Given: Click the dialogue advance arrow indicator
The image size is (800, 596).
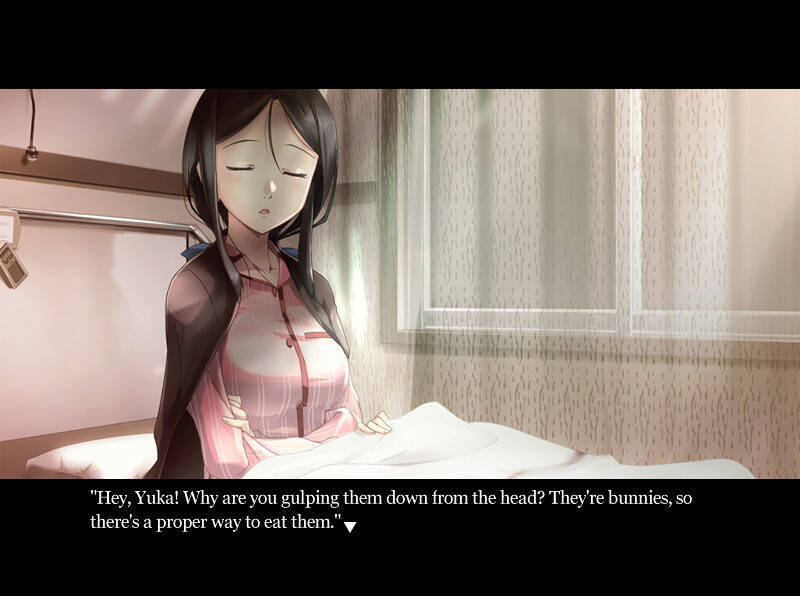Looking at the screenshot, I should coord(350,526).
